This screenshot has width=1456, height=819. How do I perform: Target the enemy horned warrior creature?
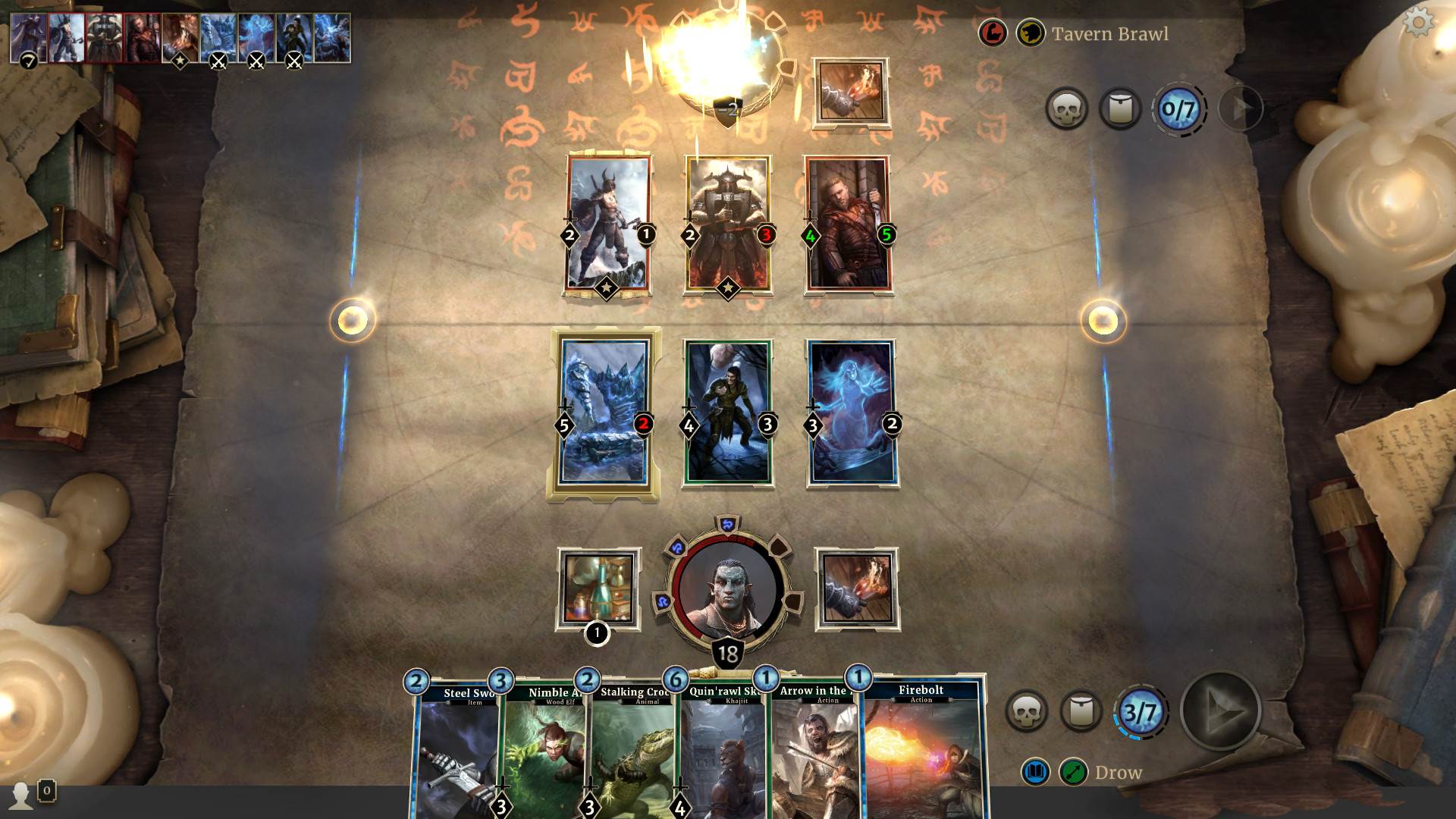(607, 224)
